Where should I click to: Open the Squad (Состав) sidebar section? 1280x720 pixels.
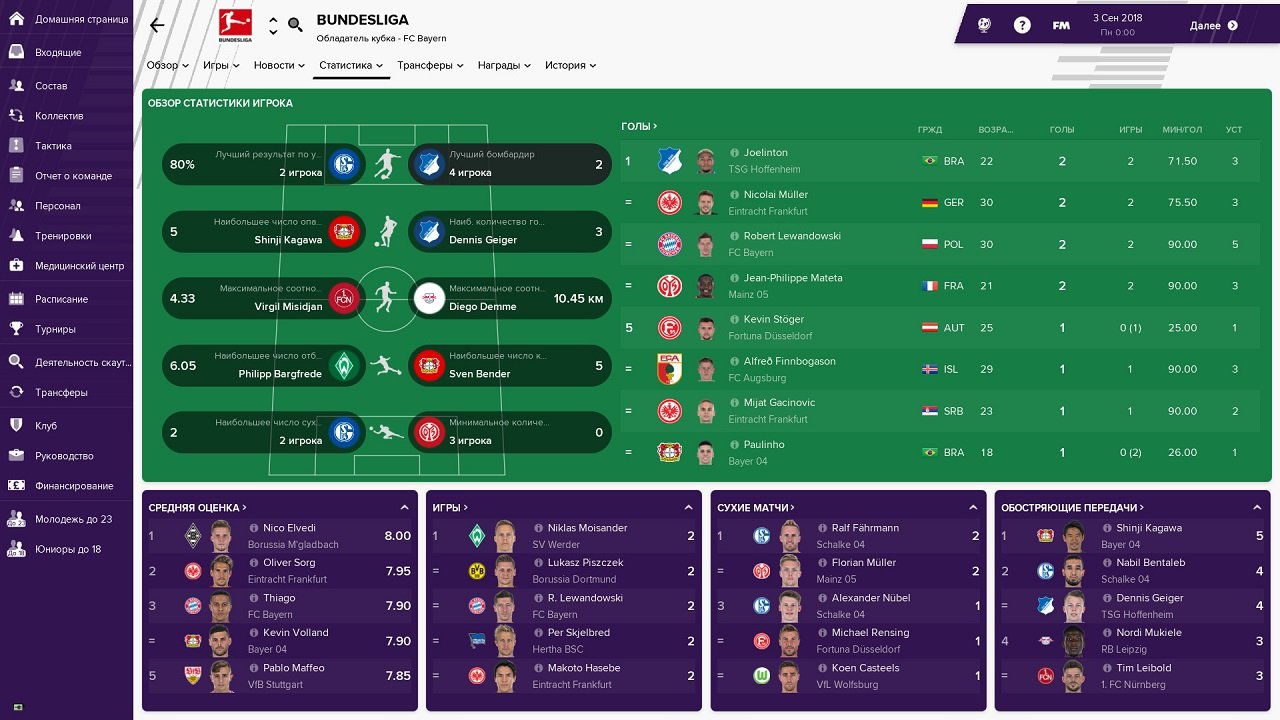point(58,86)
